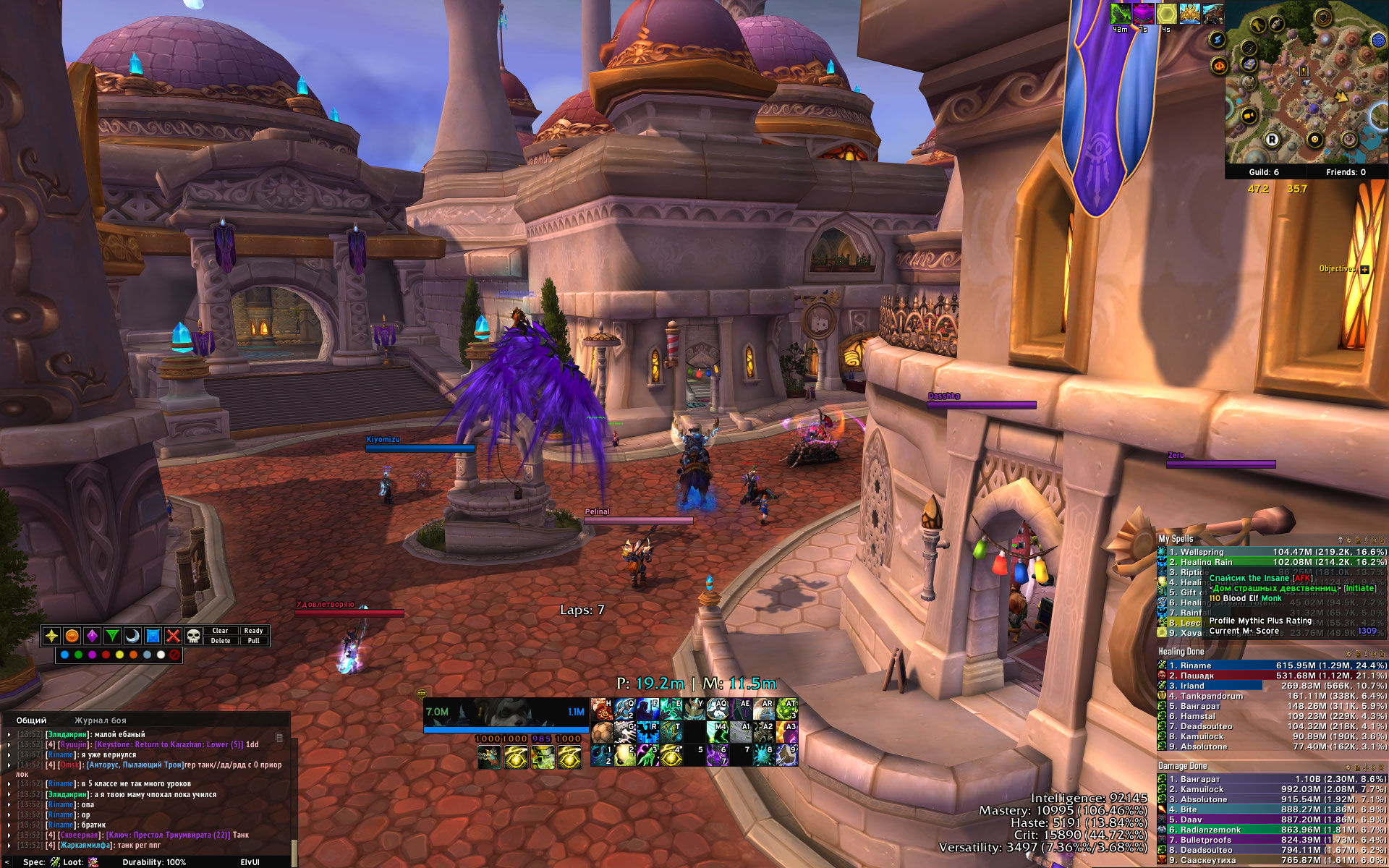Viewport: 1389px width, 868px height.
Task: Clear the raid target markers
Action: (220, 631)
